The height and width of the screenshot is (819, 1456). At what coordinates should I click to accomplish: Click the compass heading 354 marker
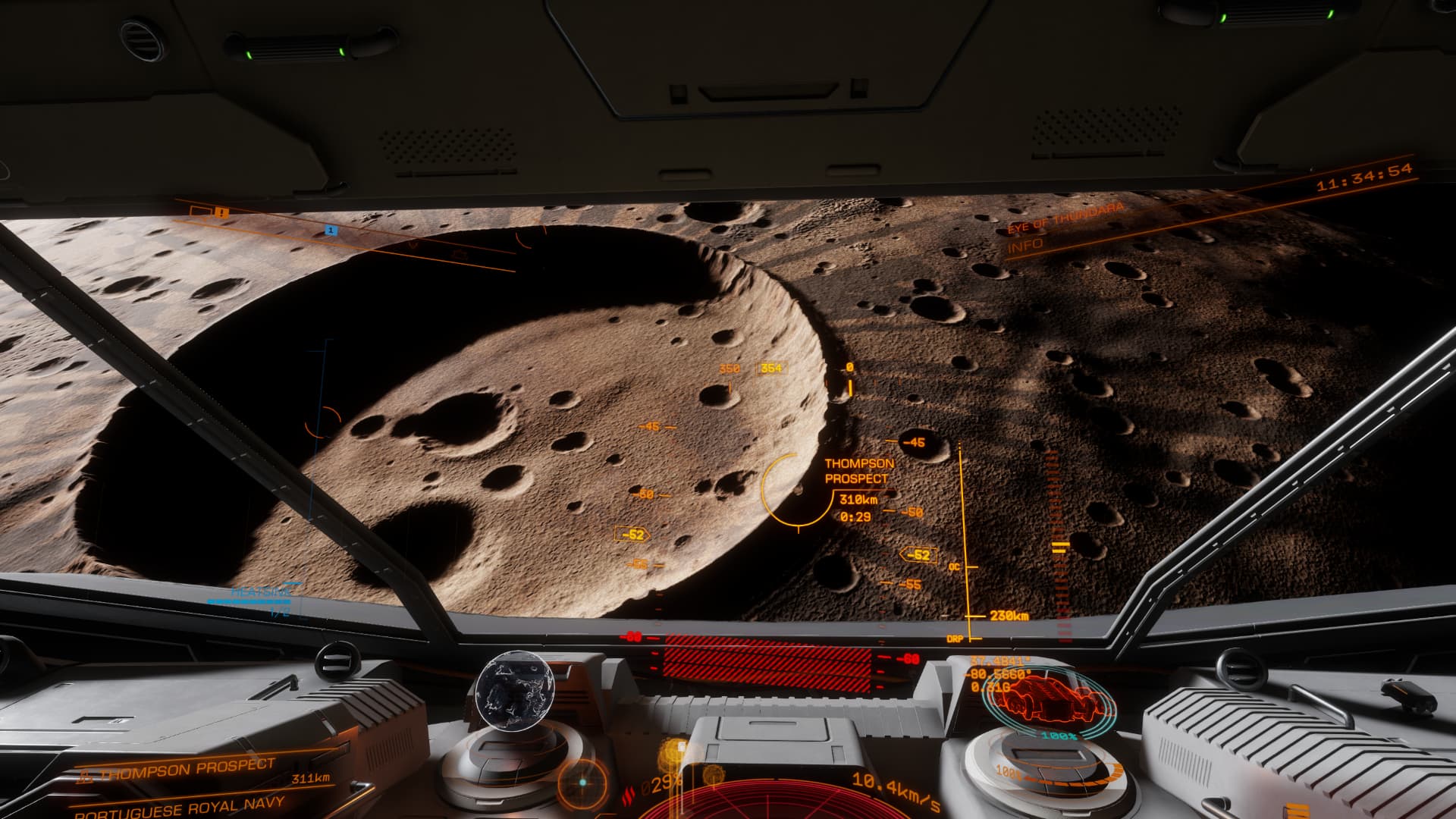point(771,369)
